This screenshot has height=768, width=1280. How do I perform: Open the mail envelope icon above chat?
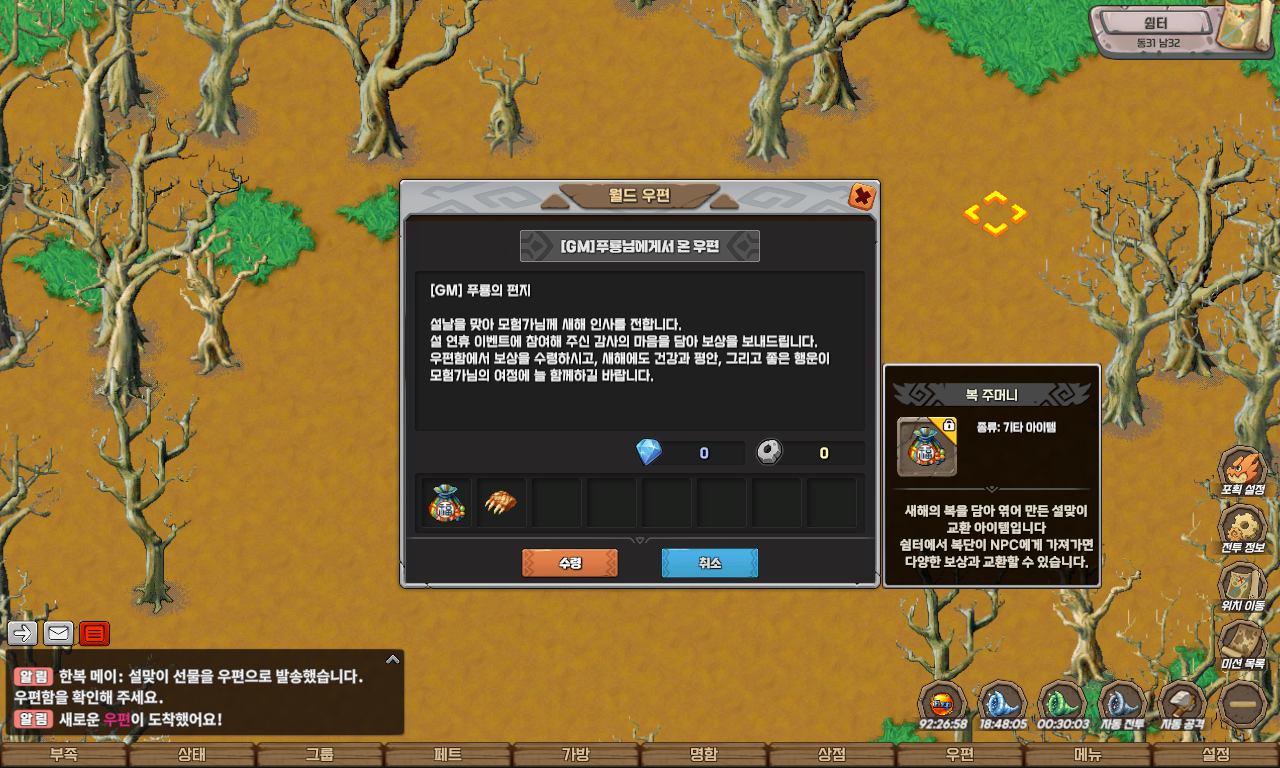tap(57, 633)
